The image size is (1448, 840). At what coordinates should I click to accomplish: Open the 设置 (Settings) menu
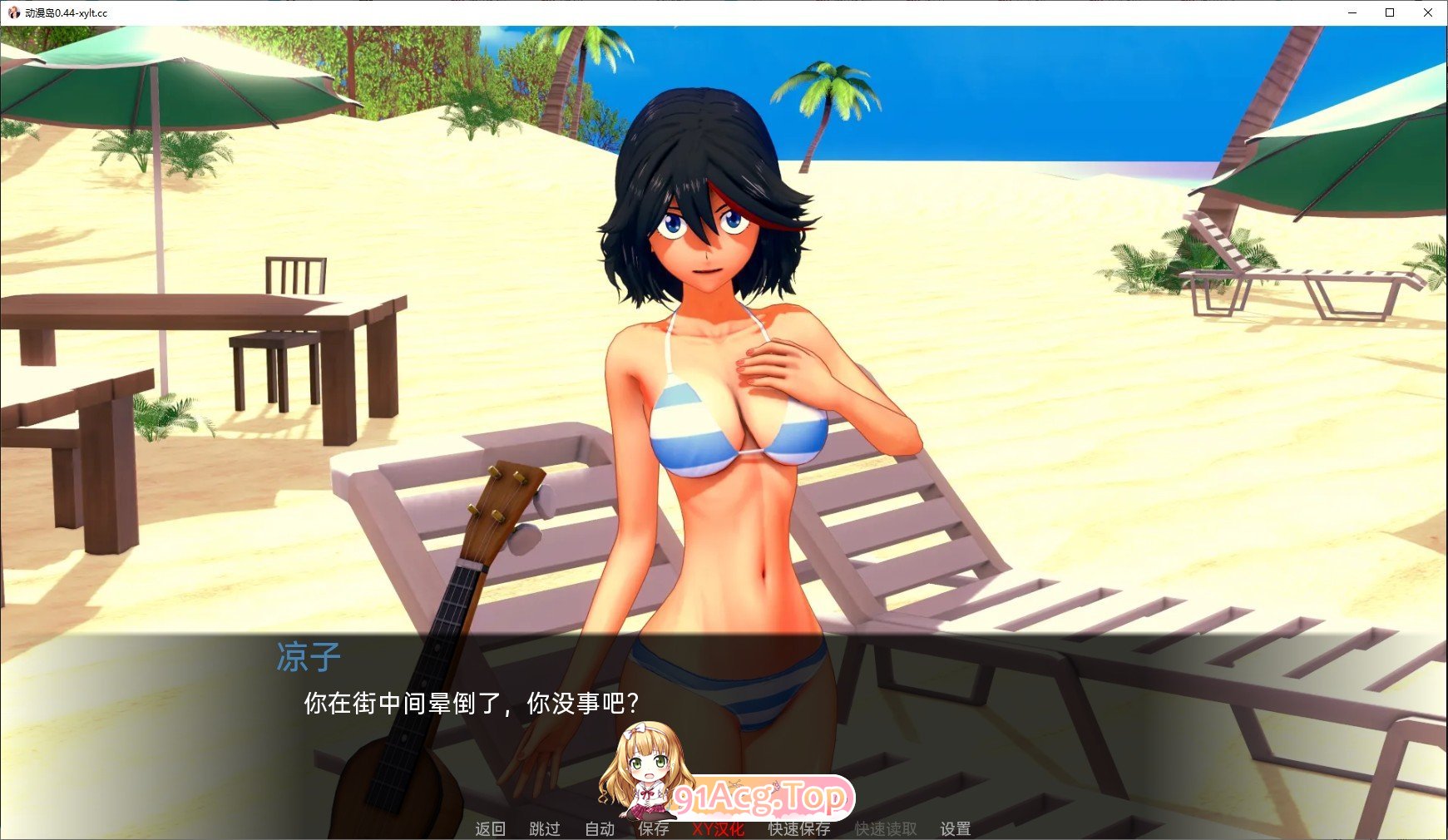pyautogui.click(x=956, y=829)
